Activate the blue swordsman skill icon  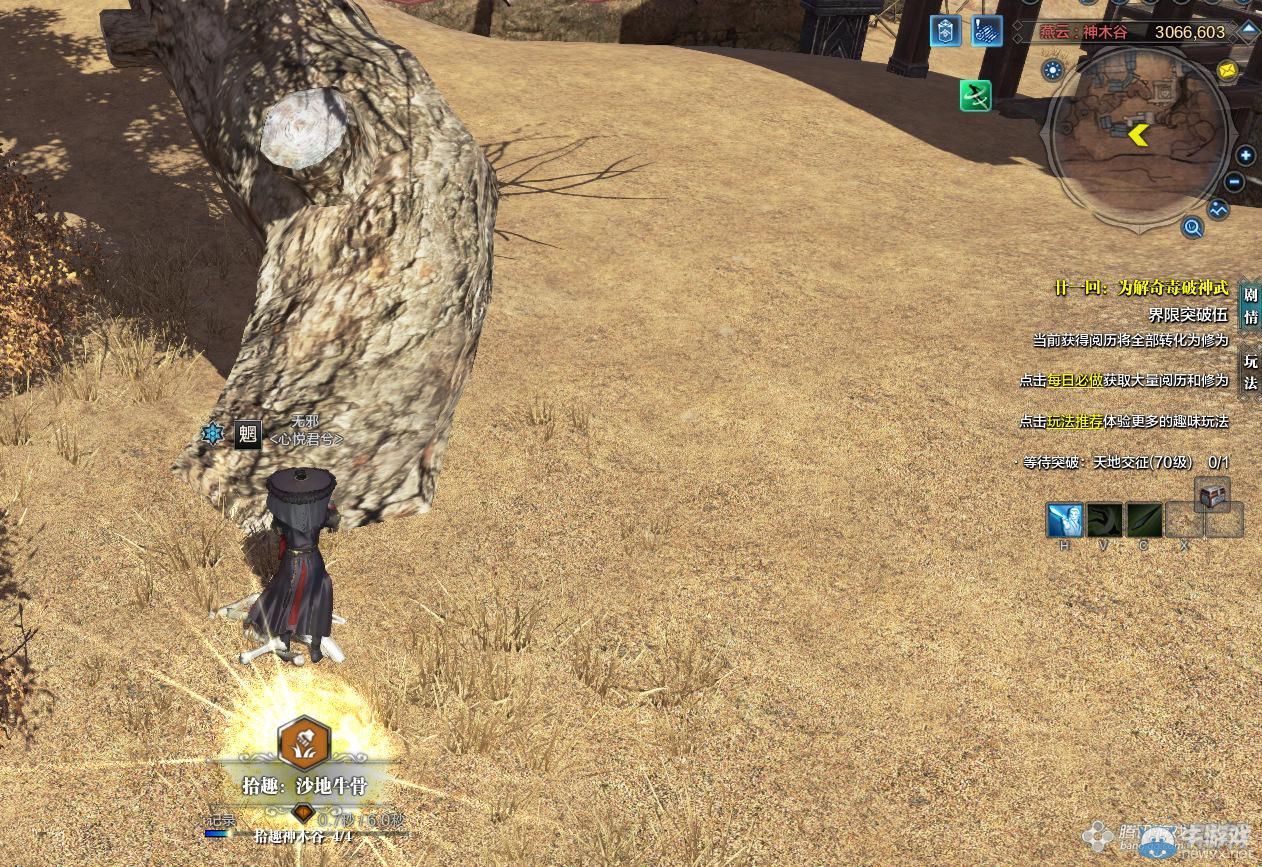[x=1064, y=520]
